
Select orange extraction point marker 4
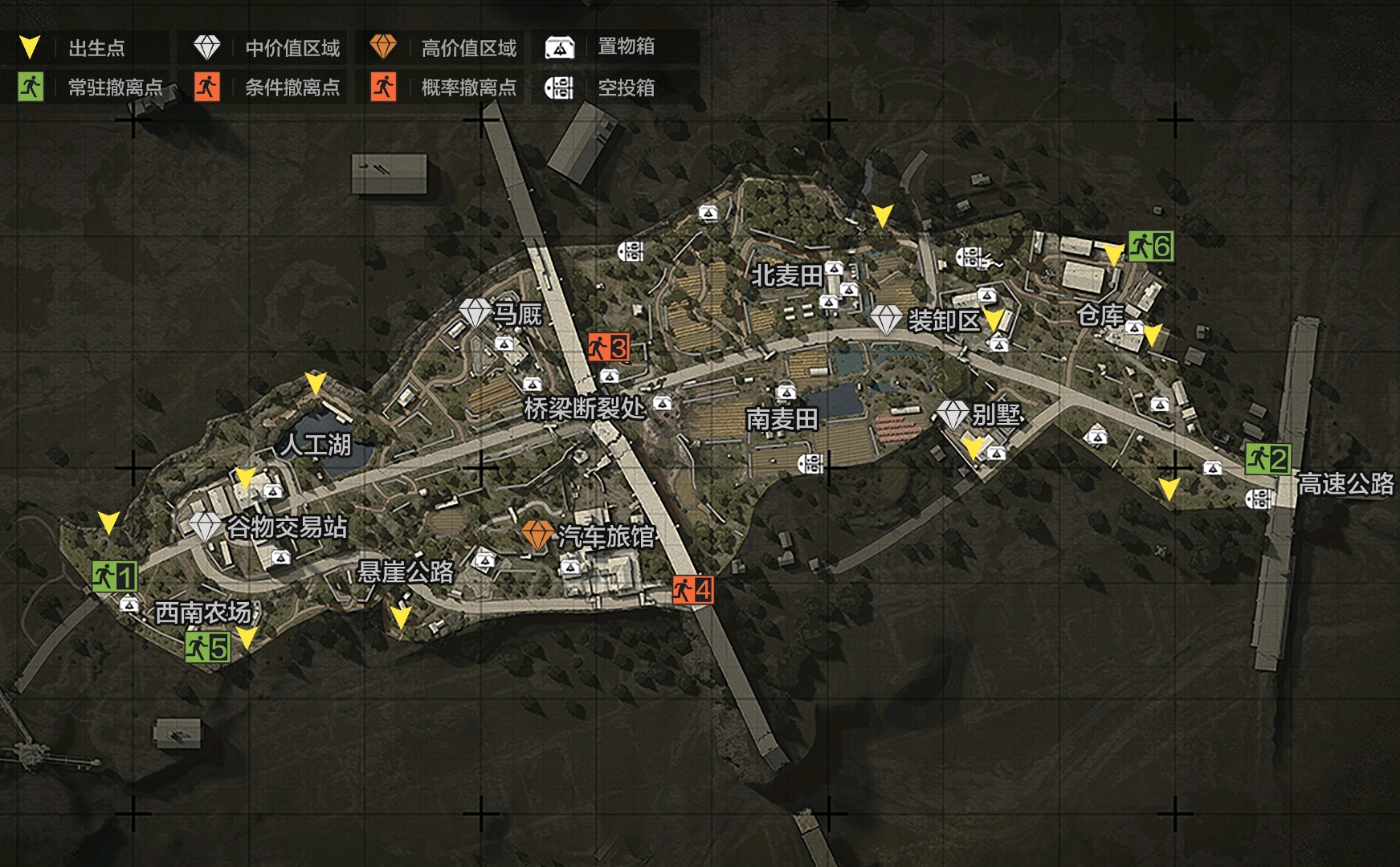(692, 589)
